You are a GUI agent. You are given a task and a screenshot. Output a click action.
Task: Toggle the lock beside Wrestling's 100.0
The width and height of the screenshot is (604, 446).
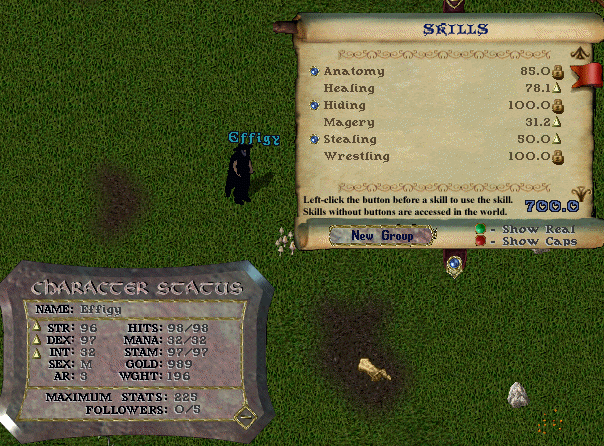[x=558, y=156]
